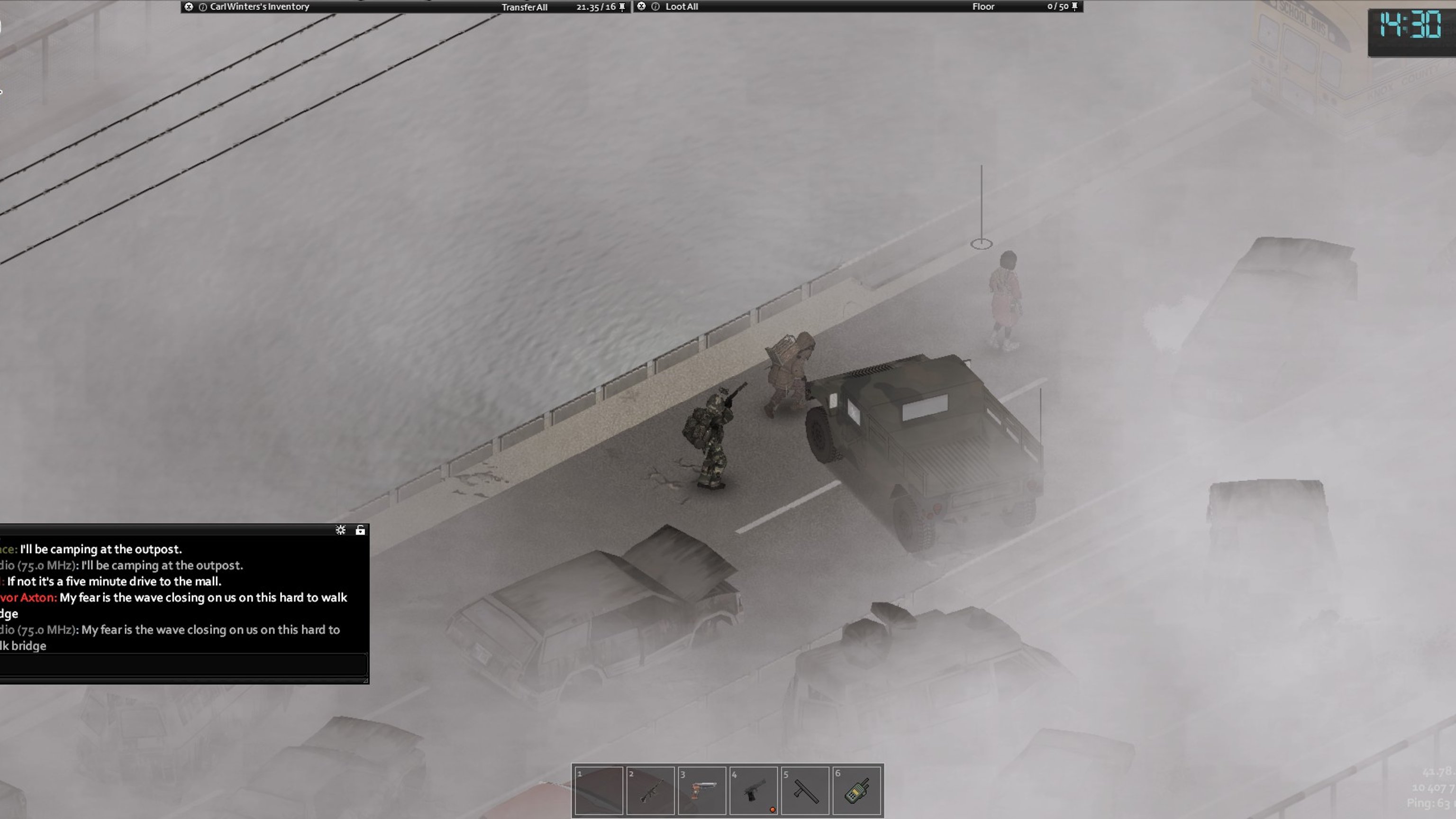Open chat settings gear
The image size is (1456, 819).
pyautogui.click(x=340, y=530)
